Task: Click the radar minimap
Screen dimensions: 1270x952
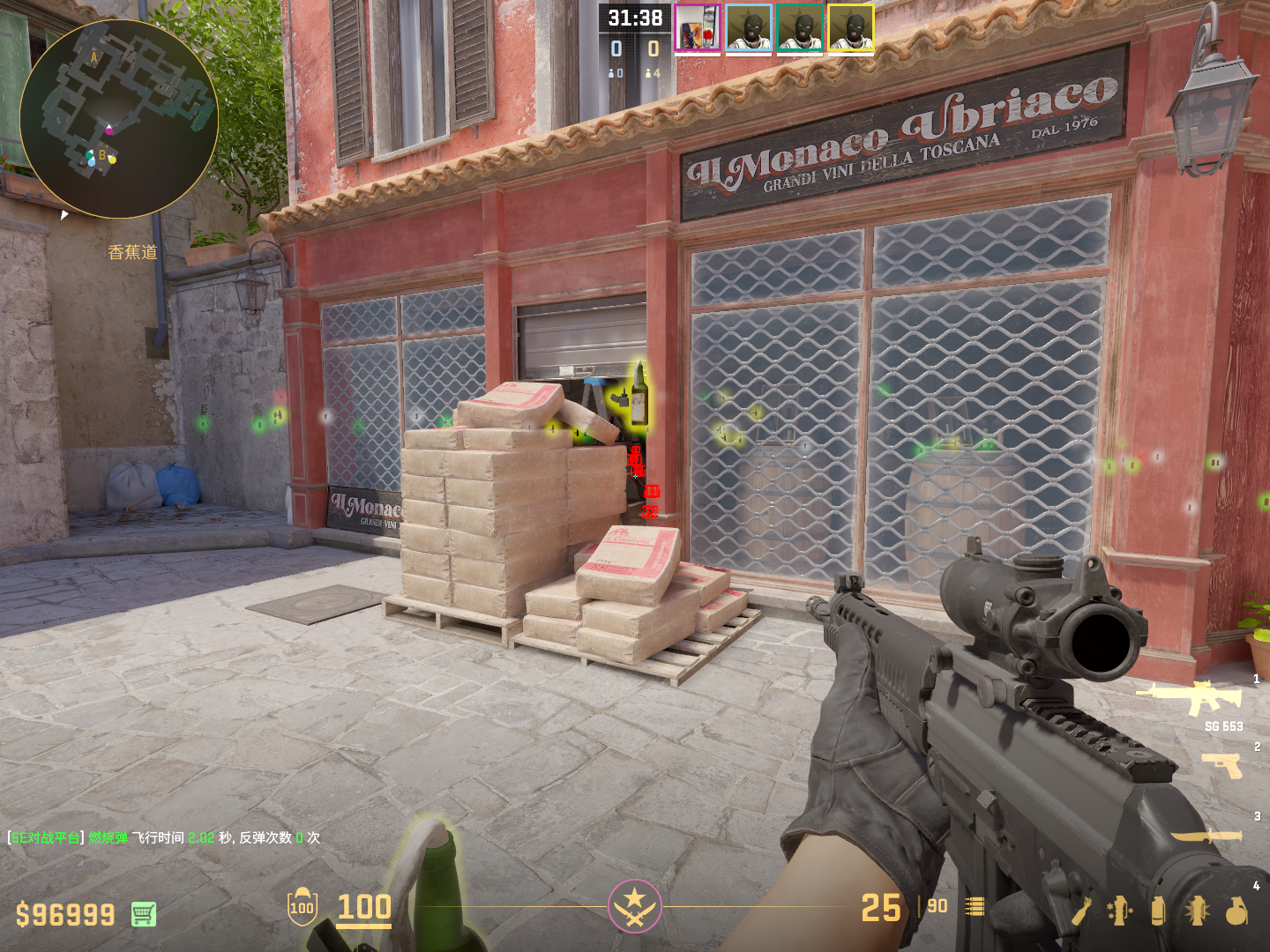Action: pos(119,119)
